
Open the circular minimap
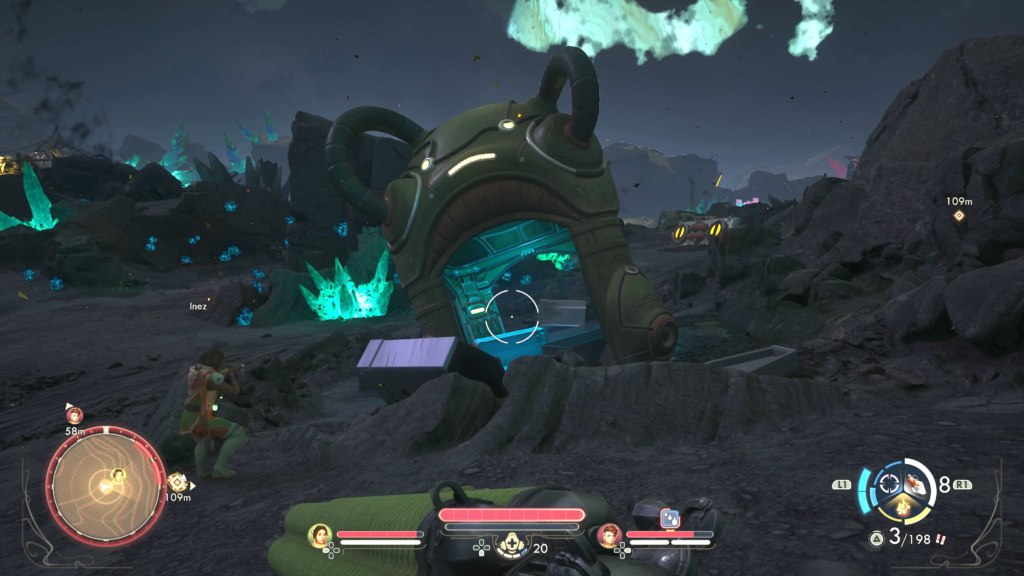tap(104, 486)
